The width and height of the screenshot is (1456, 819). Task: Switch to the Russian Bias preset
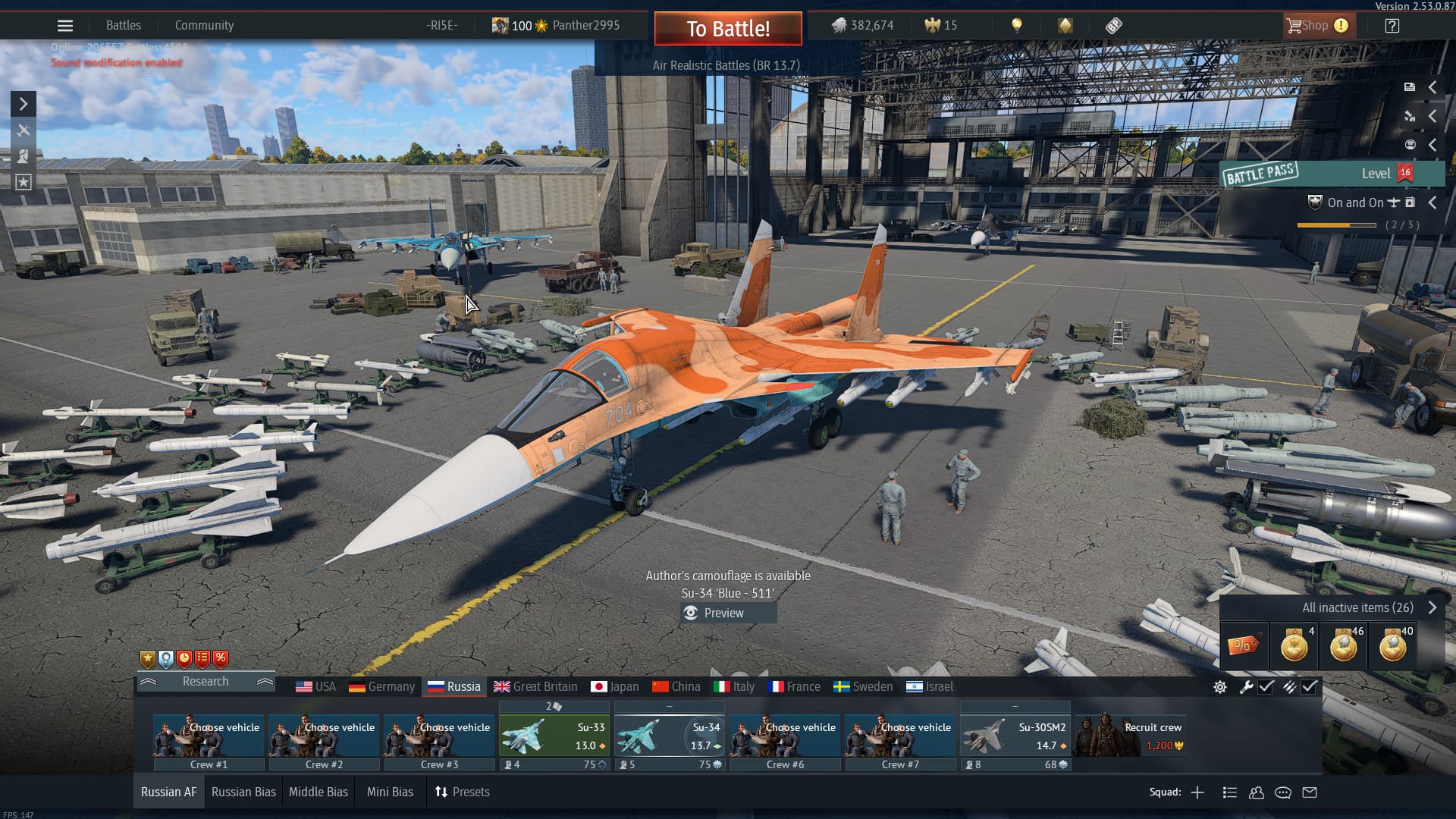tap(243, 792)
